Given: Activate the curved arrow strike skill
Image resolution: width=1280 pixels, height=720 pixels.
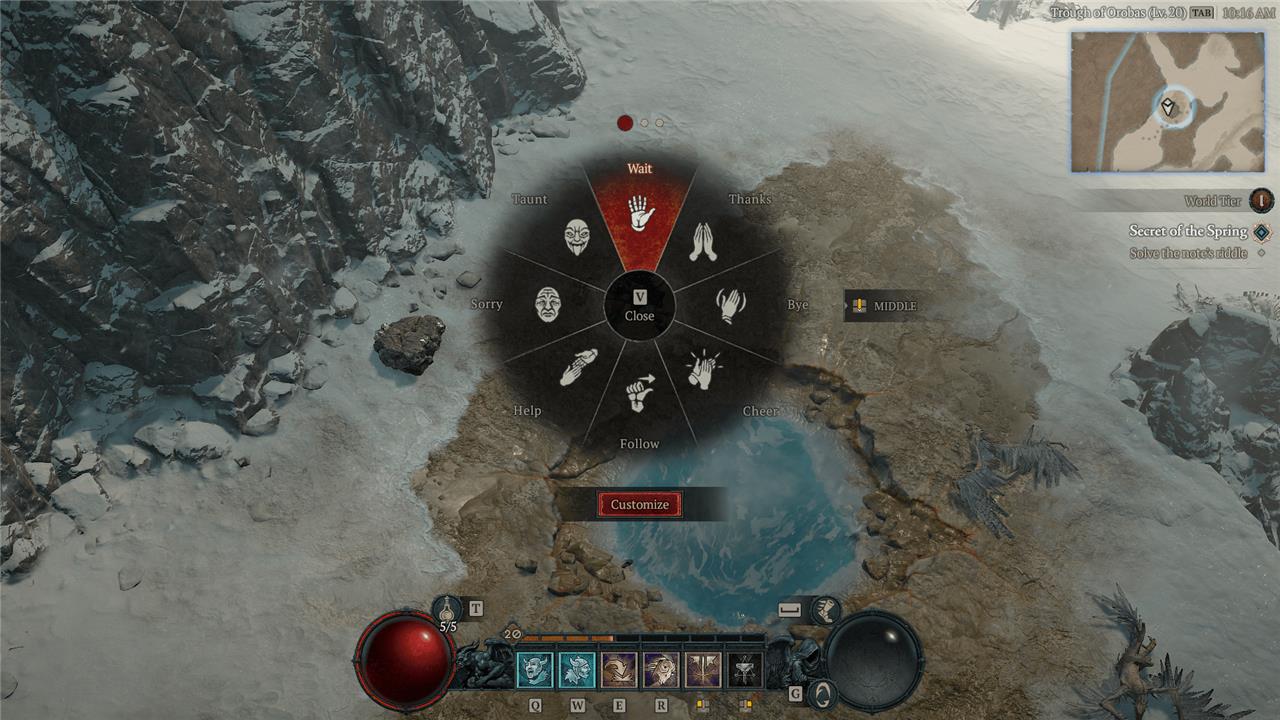Looking at the screenshot, I should tap(619, 670).
